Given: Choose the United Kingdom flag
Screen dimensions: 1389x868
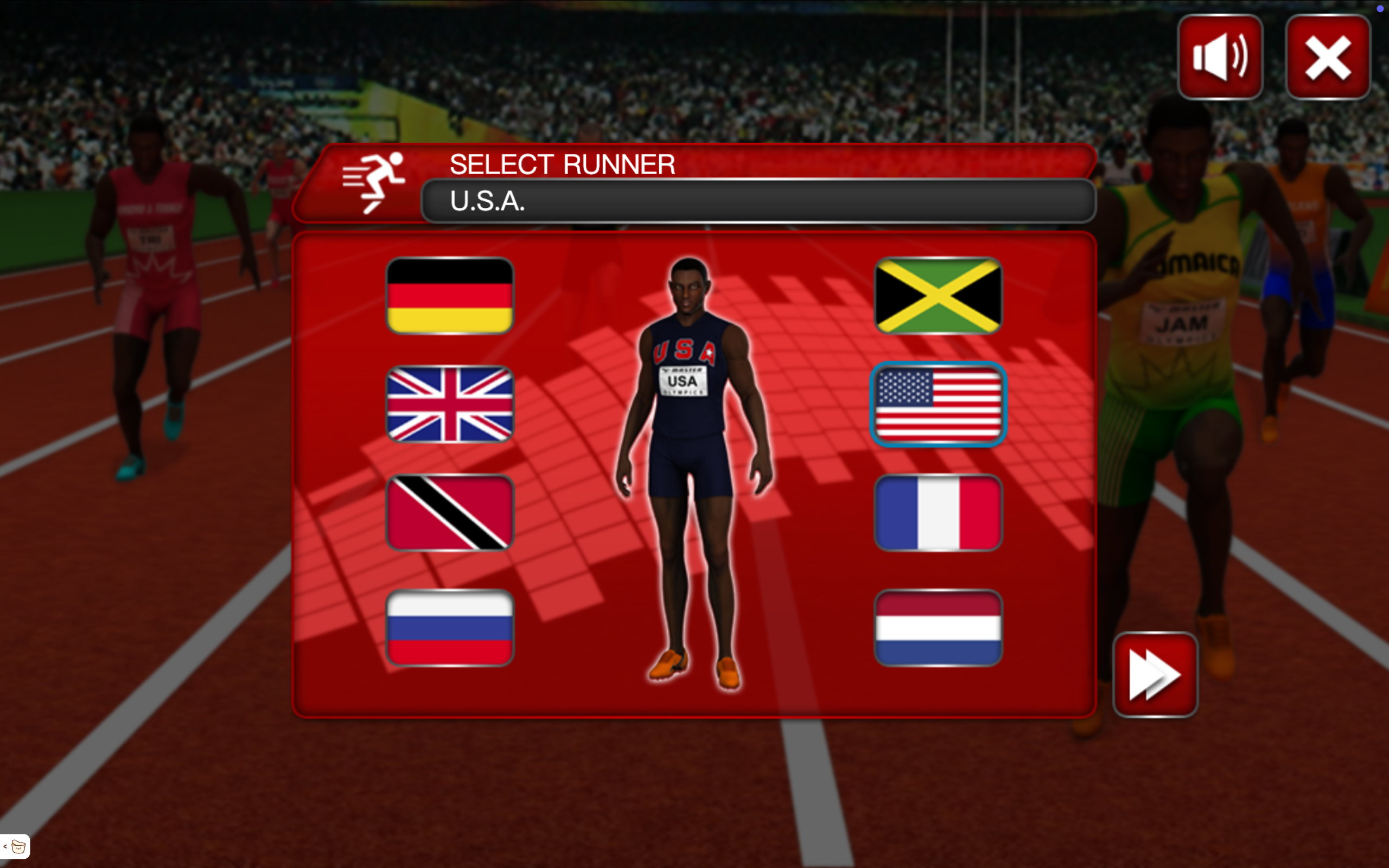Looking at the screenshot, I should tap(449, 404).
